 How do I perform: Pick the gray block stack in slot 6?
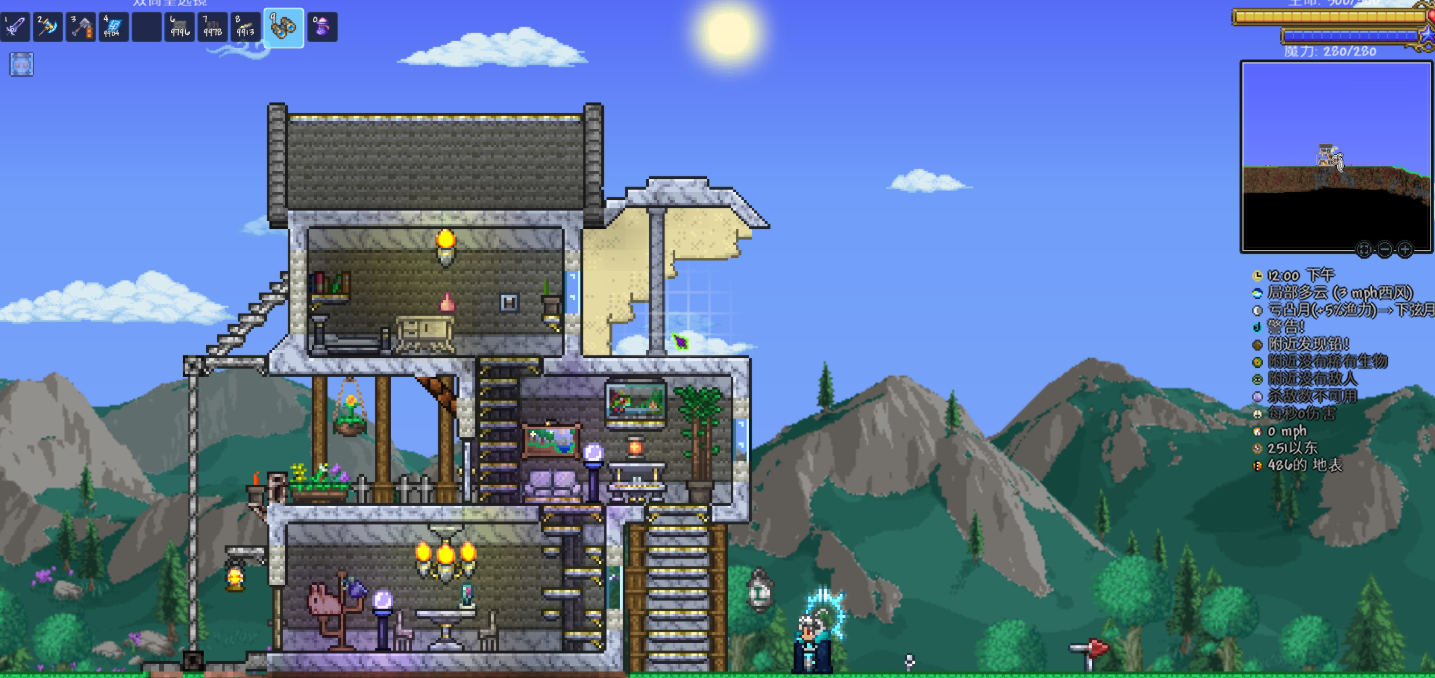(x=179, y=27)
